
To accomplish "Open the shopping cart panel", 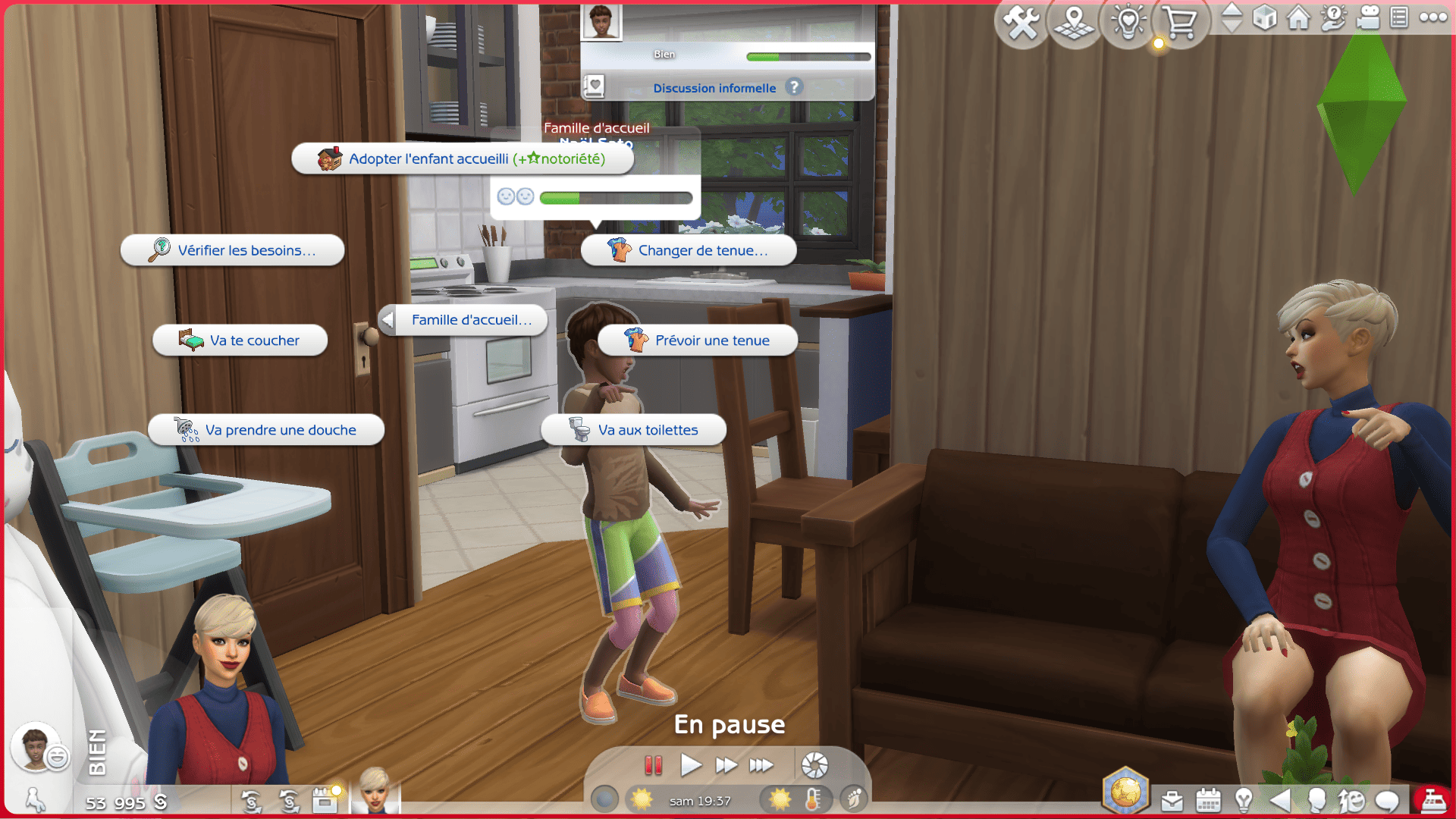I will click(x=1180, y=23).
